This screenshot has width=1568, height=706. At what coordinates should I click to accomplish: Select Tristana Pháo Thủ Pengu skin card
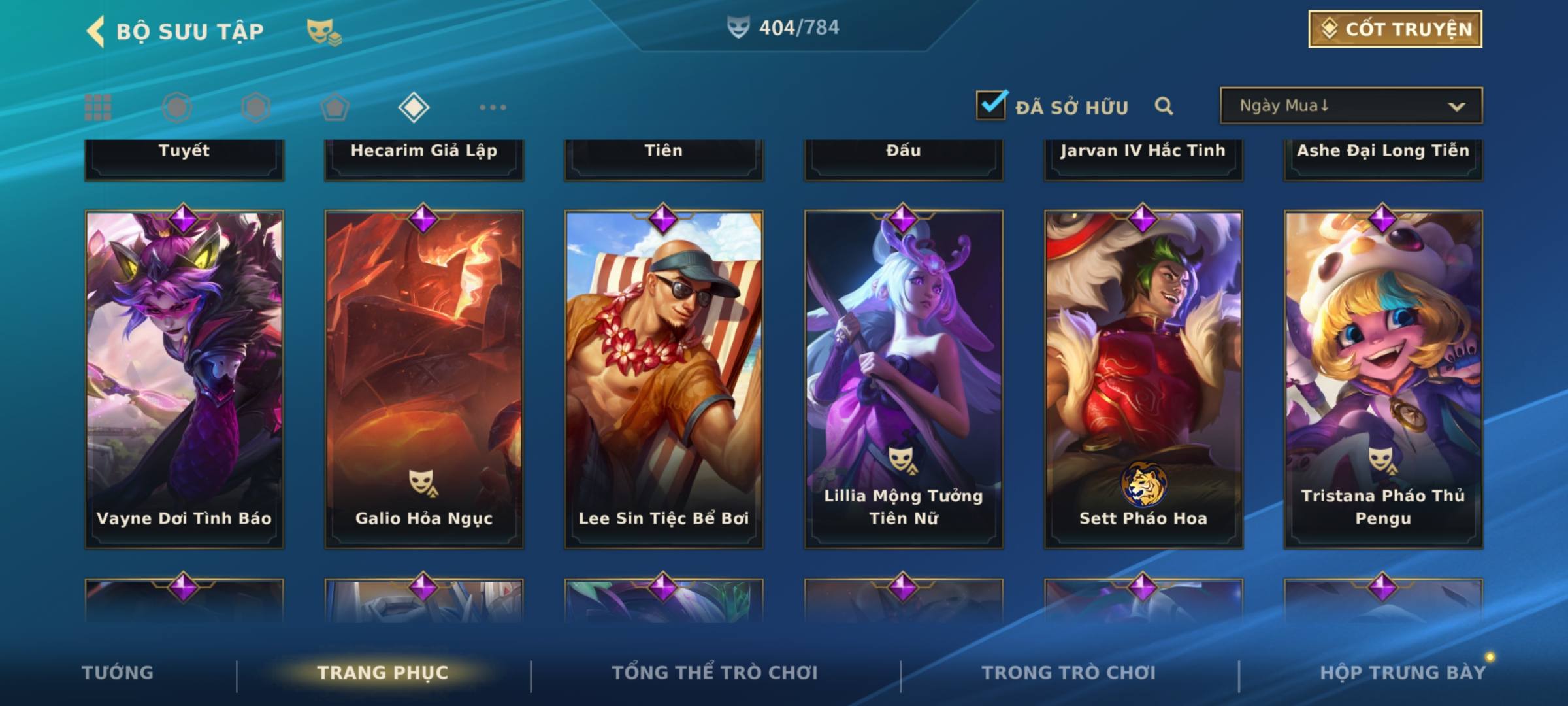(1383, 379)
